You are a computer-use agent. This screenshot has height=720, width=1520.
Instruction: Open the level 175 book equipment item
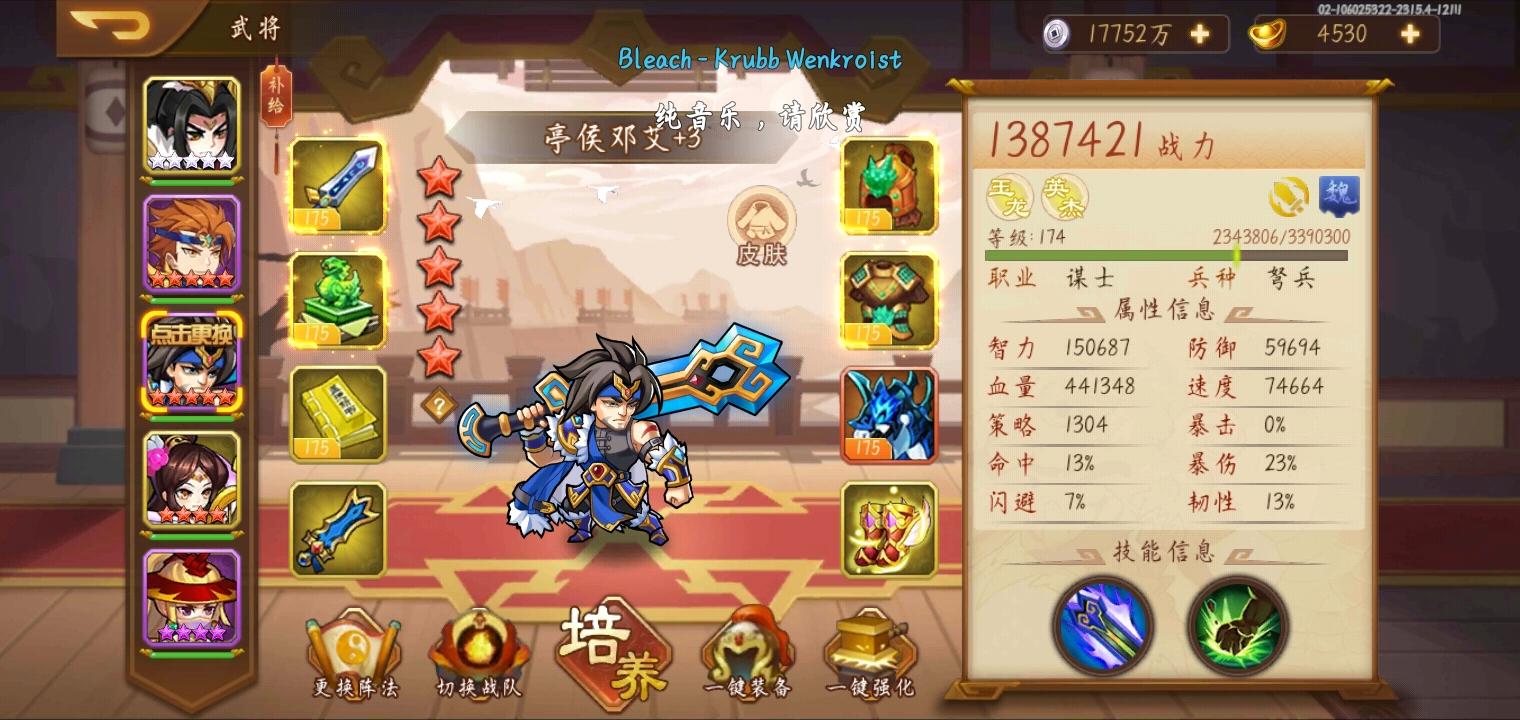tap(338, 414)
